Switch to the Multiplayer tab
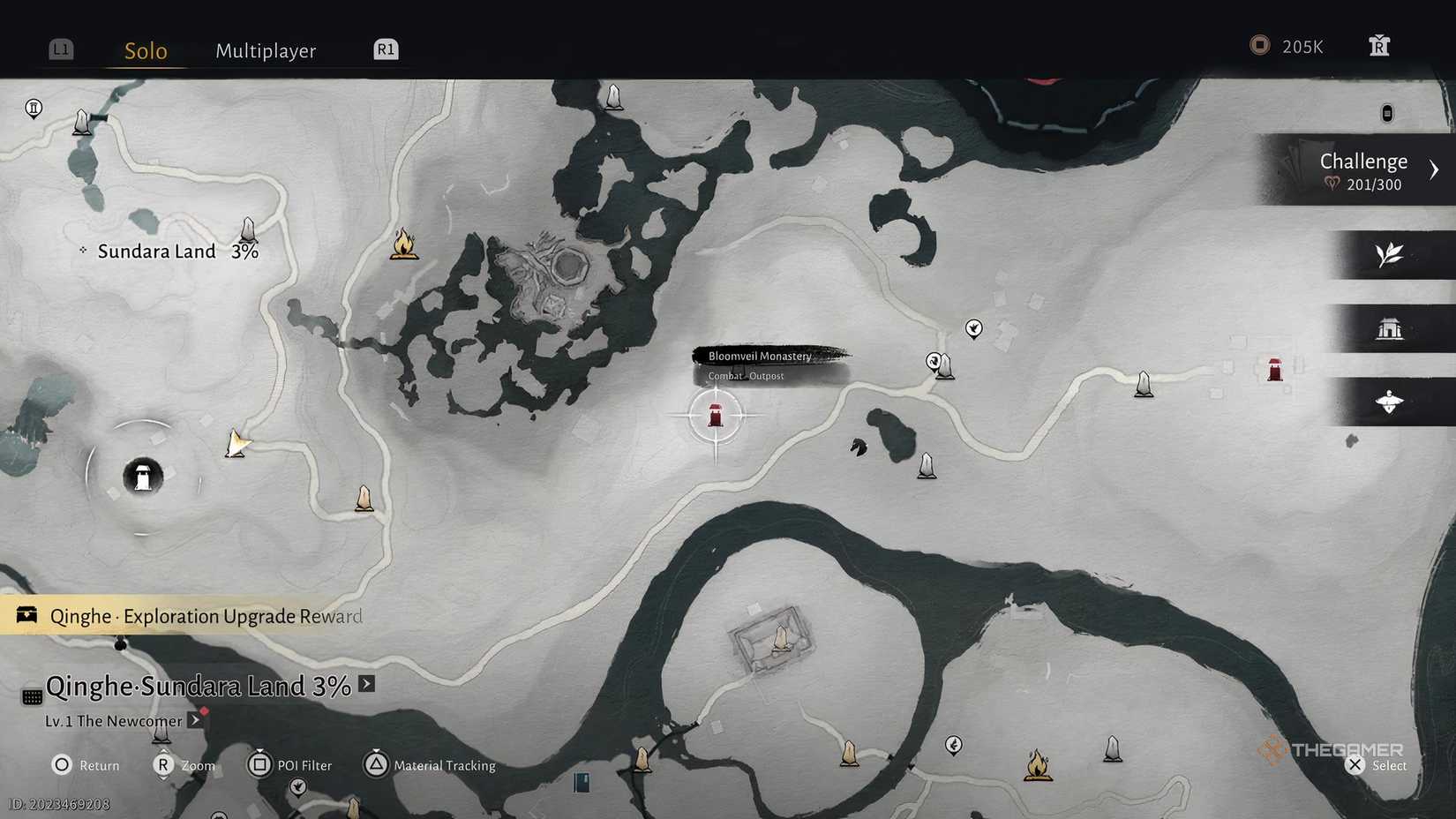Screen dimensions: 1456x819 pyautogui.click(x=265, y=51)
